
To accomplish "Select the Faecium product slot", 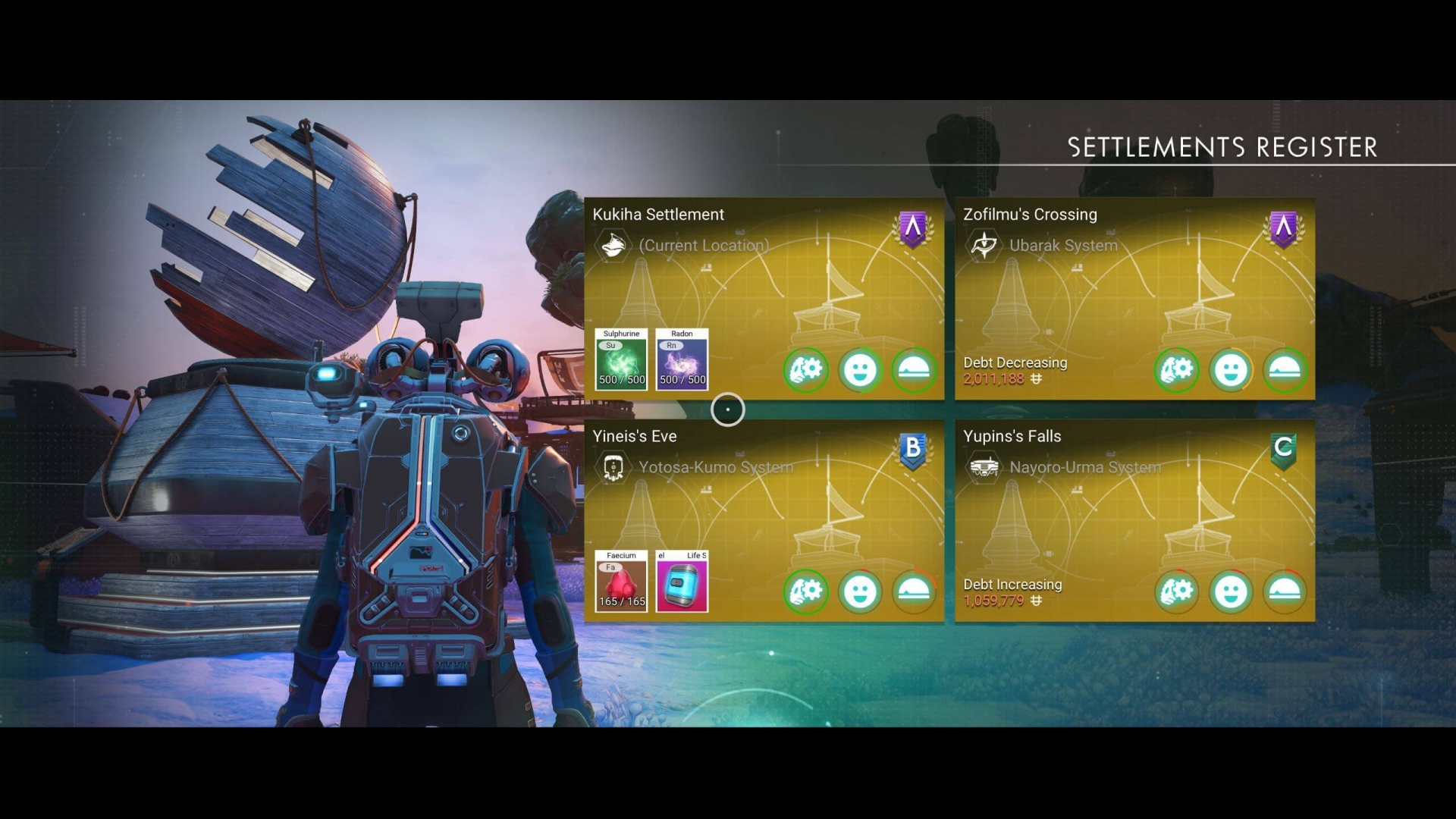I will (x=621, y=581).
